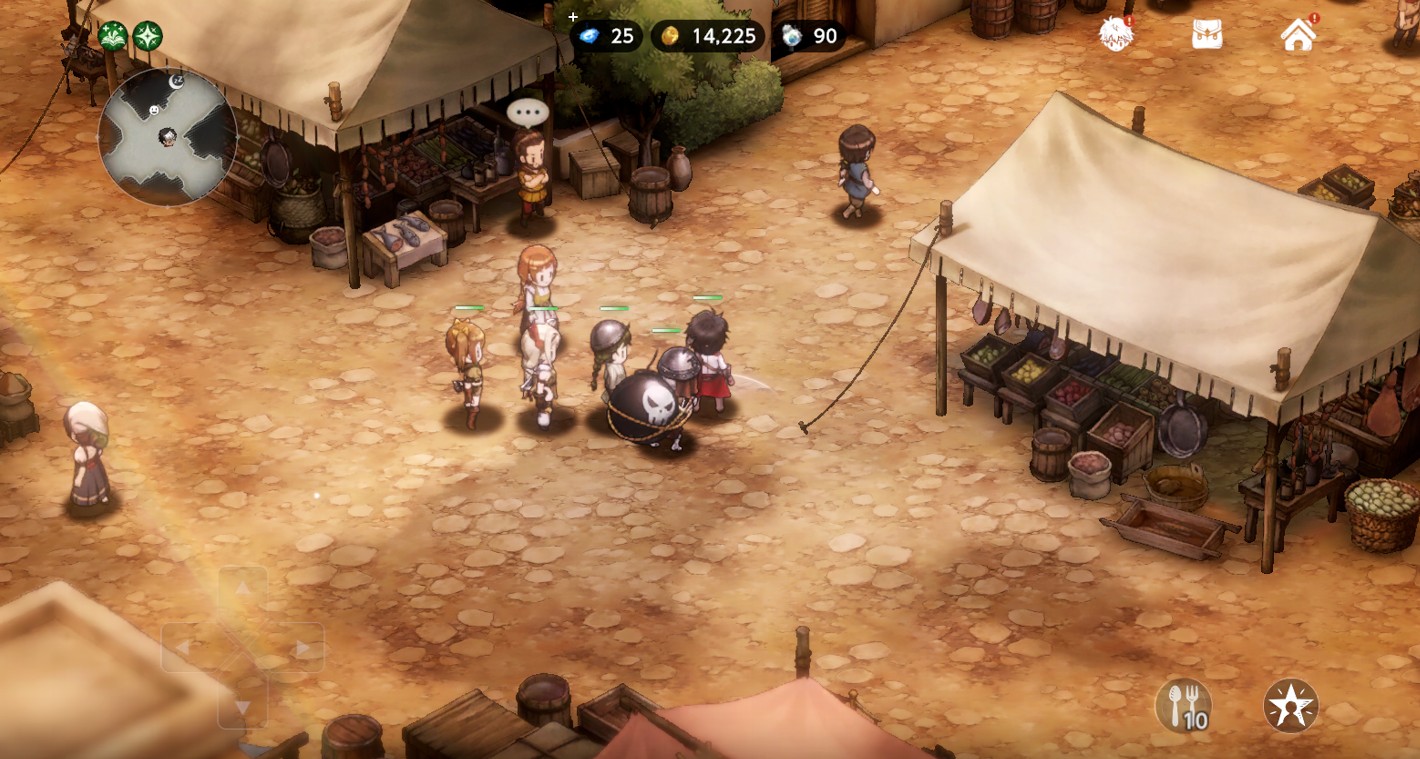Add more blue gems with plus button
The width and height of the screenshot is (1420, 759).
tap(573, 17)
